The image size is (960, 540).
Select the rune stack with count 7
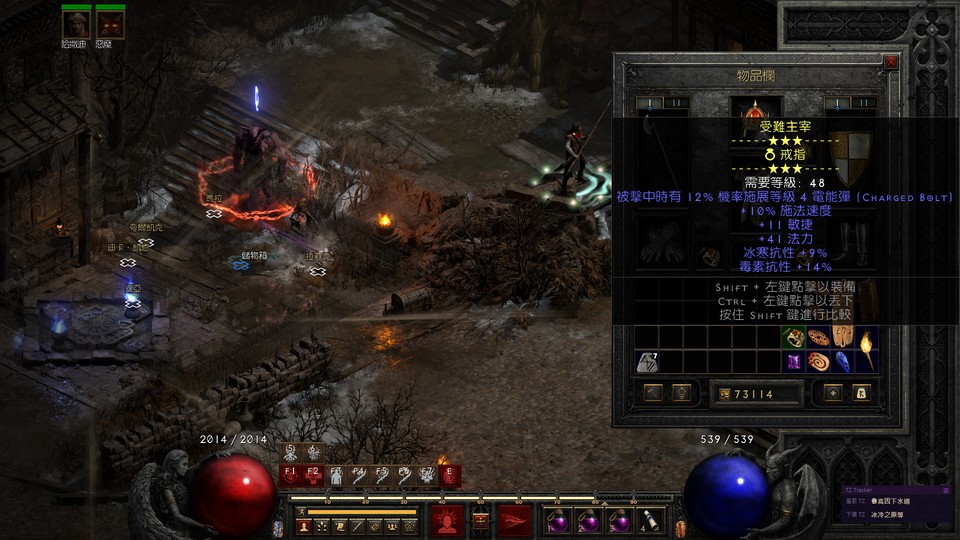coord(645,361)
